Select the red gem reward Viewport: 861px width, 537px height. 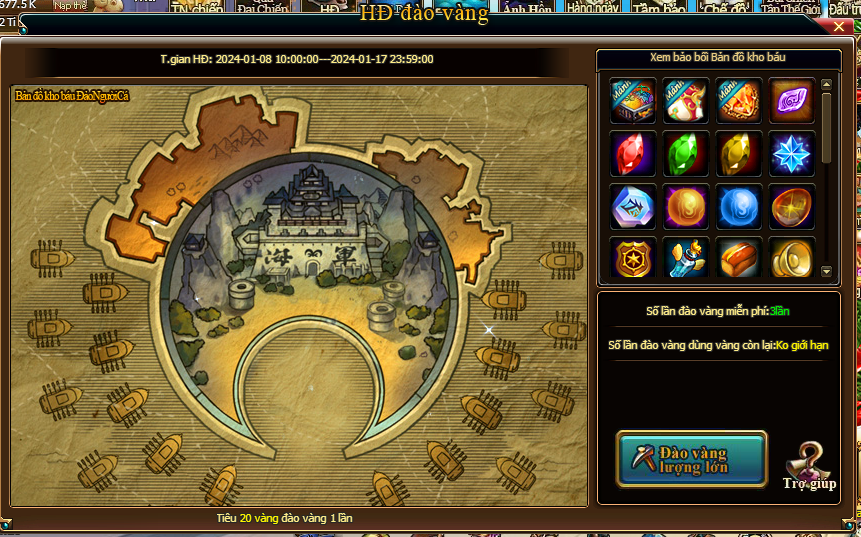click(x=633, y=154)
